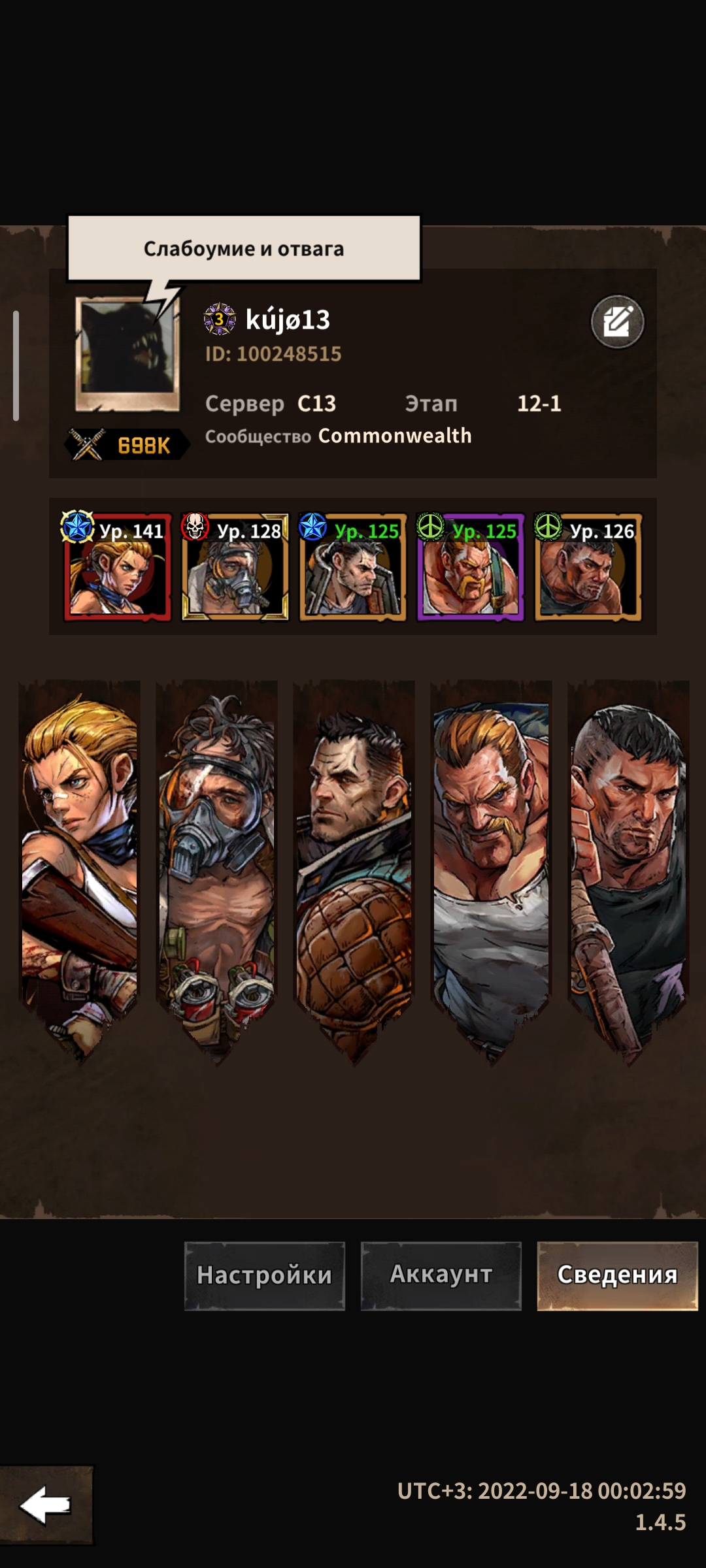Click the rank 3 badge beside username
Image resolution: width=706 pixels, height=1568 pixels.
click(x=220, y=319)
